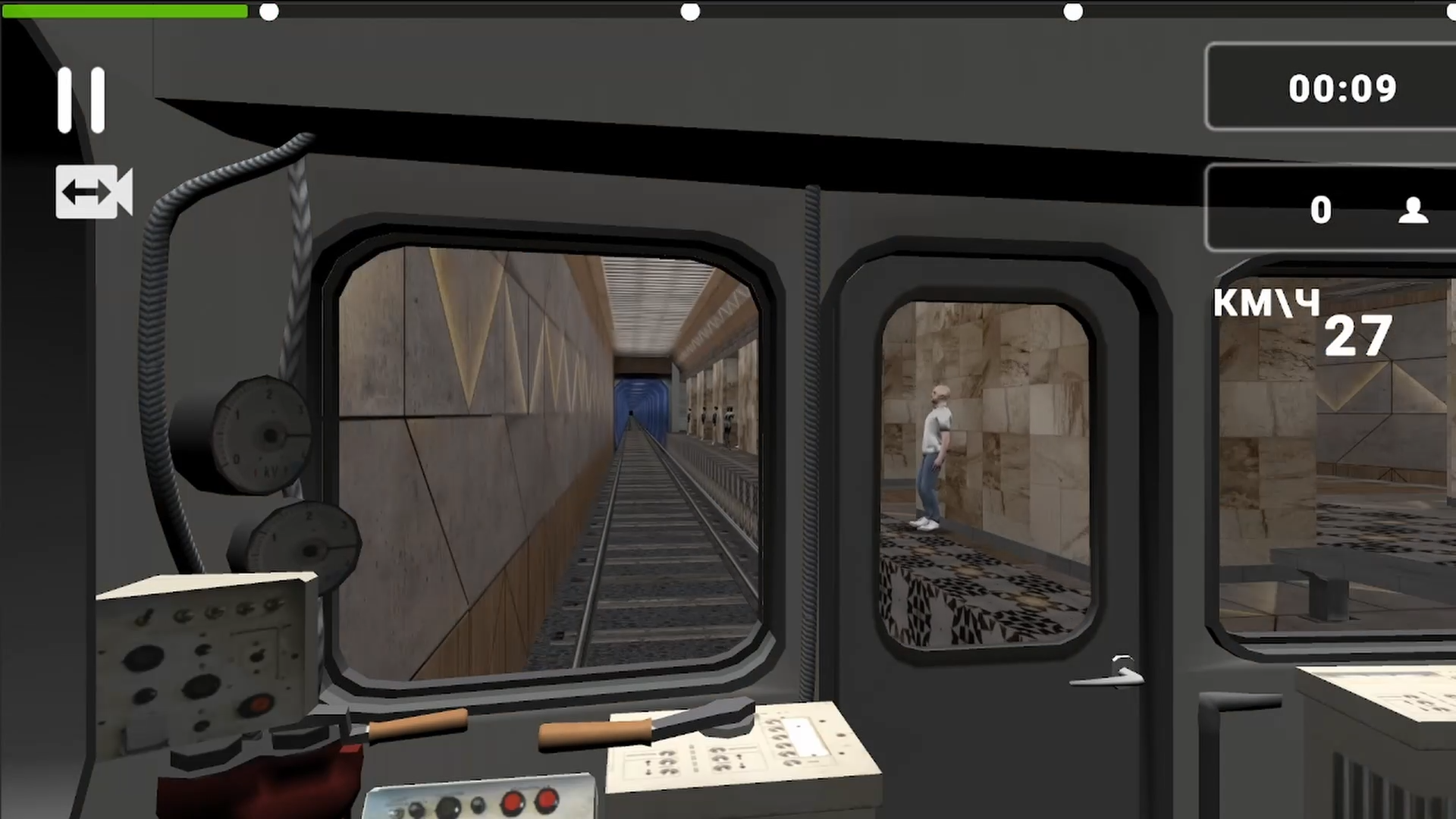Screen dimensions: 1456x819
Task: Click the green route progress bar
Action: [x=125, y=11]
